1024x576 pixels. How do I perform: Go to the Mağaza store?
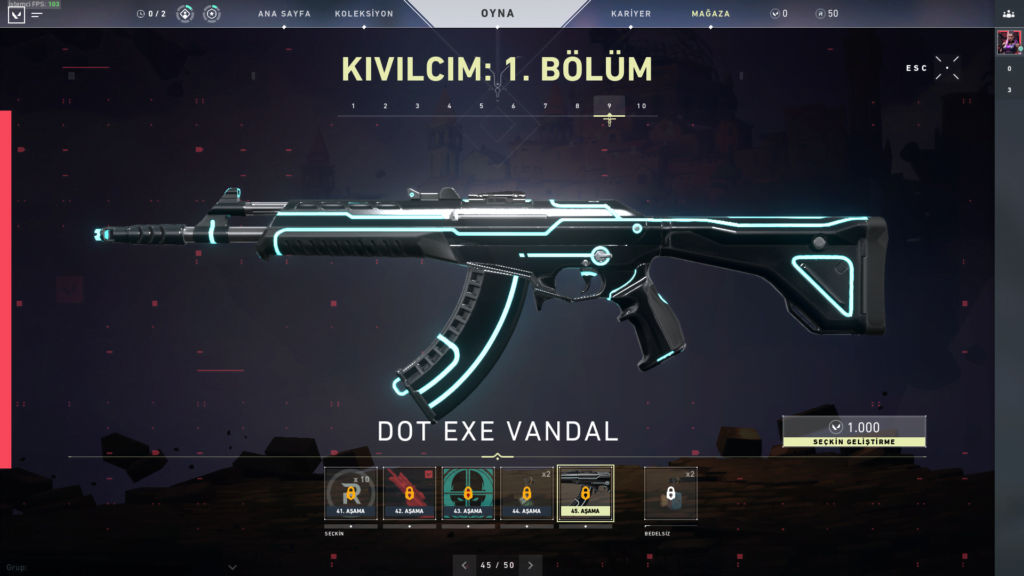click(710, 14)
